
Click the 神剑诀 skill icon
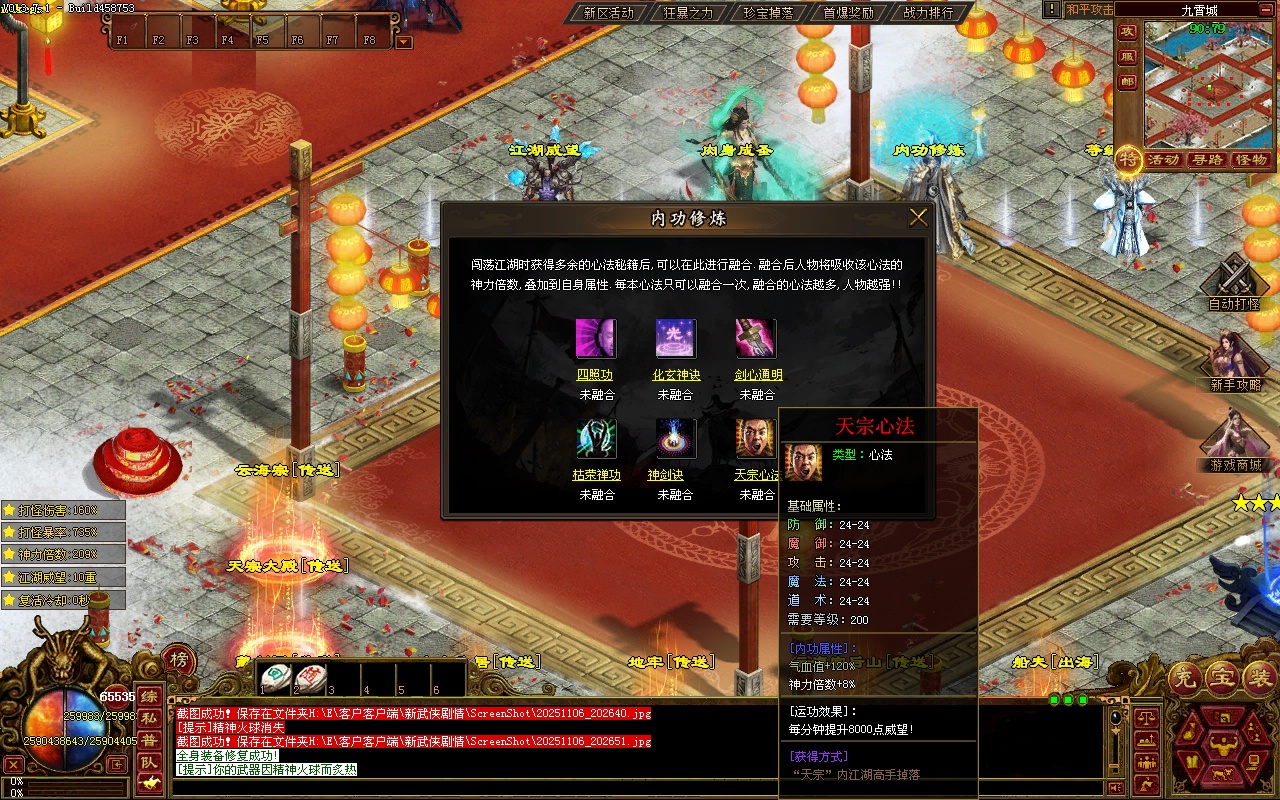click(676, 439)
